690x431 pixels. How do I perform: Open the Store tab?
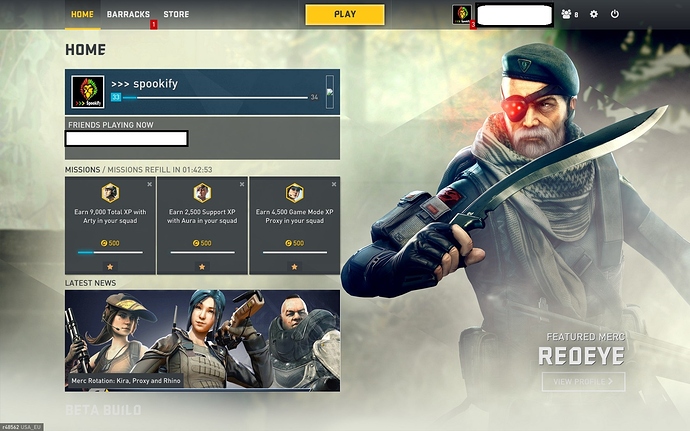176,15
